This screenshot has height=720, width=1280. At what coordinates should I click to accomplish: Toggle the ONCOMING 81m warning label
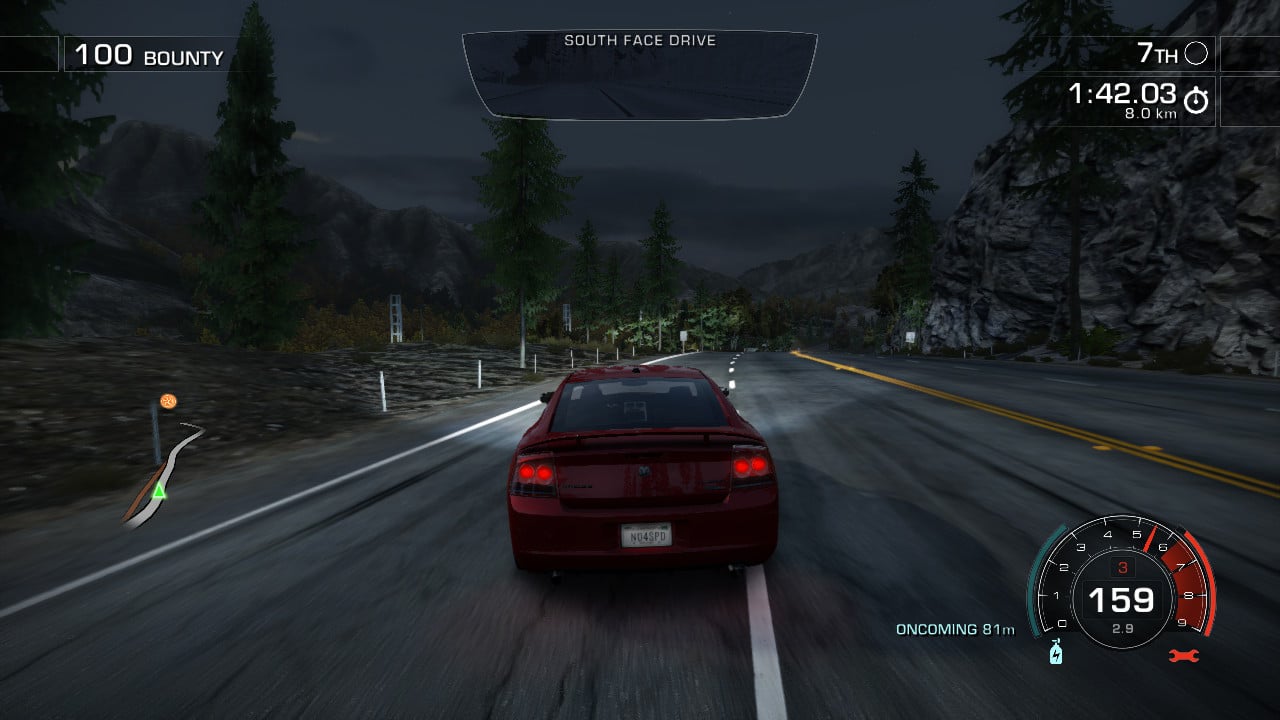tap(955, 629)
